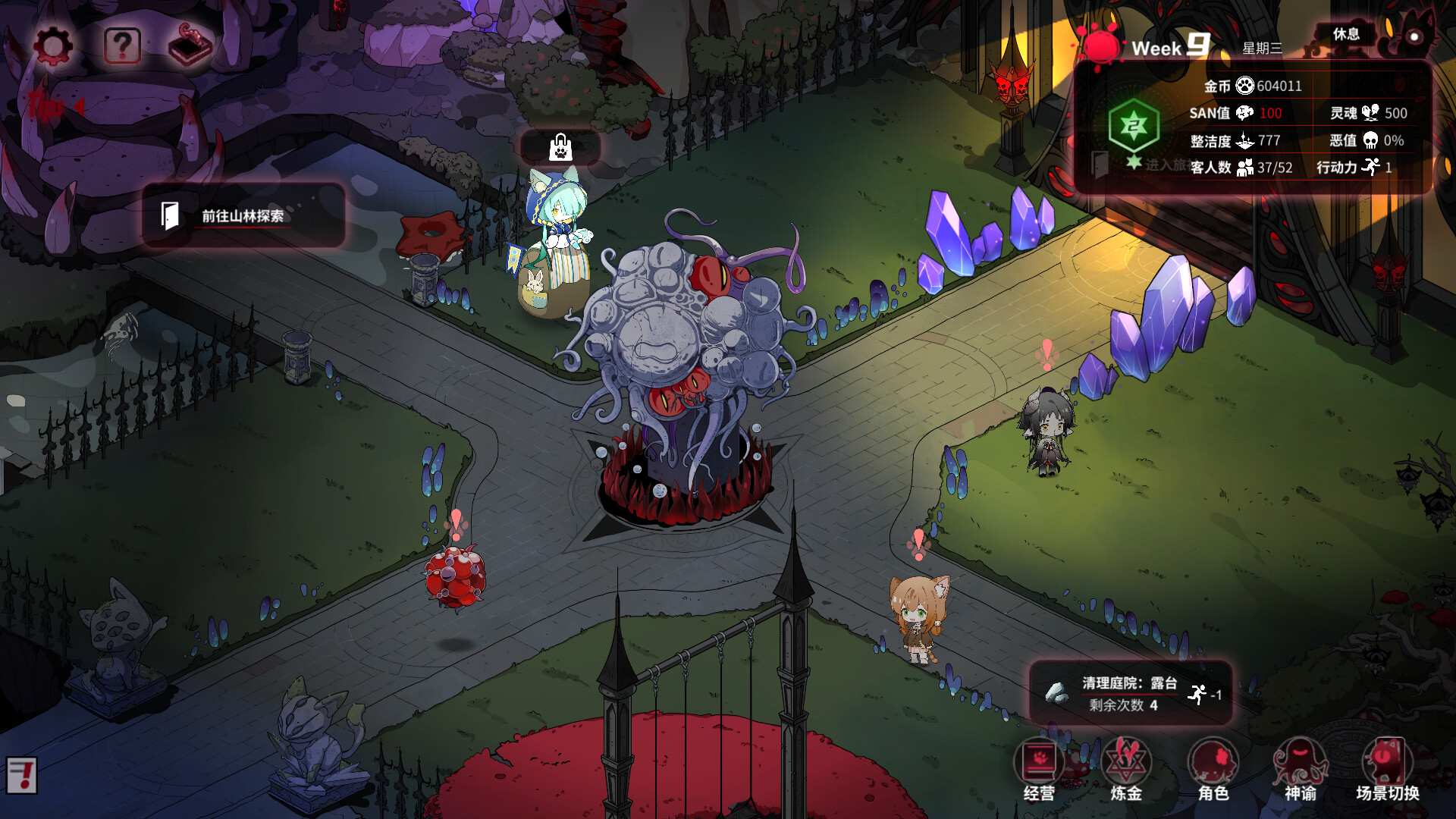Click the green hexagon rank badge
Image resolution: width=1456 pixels, height=819 pixels.
pyautogui.click(x=1134, y=126)
